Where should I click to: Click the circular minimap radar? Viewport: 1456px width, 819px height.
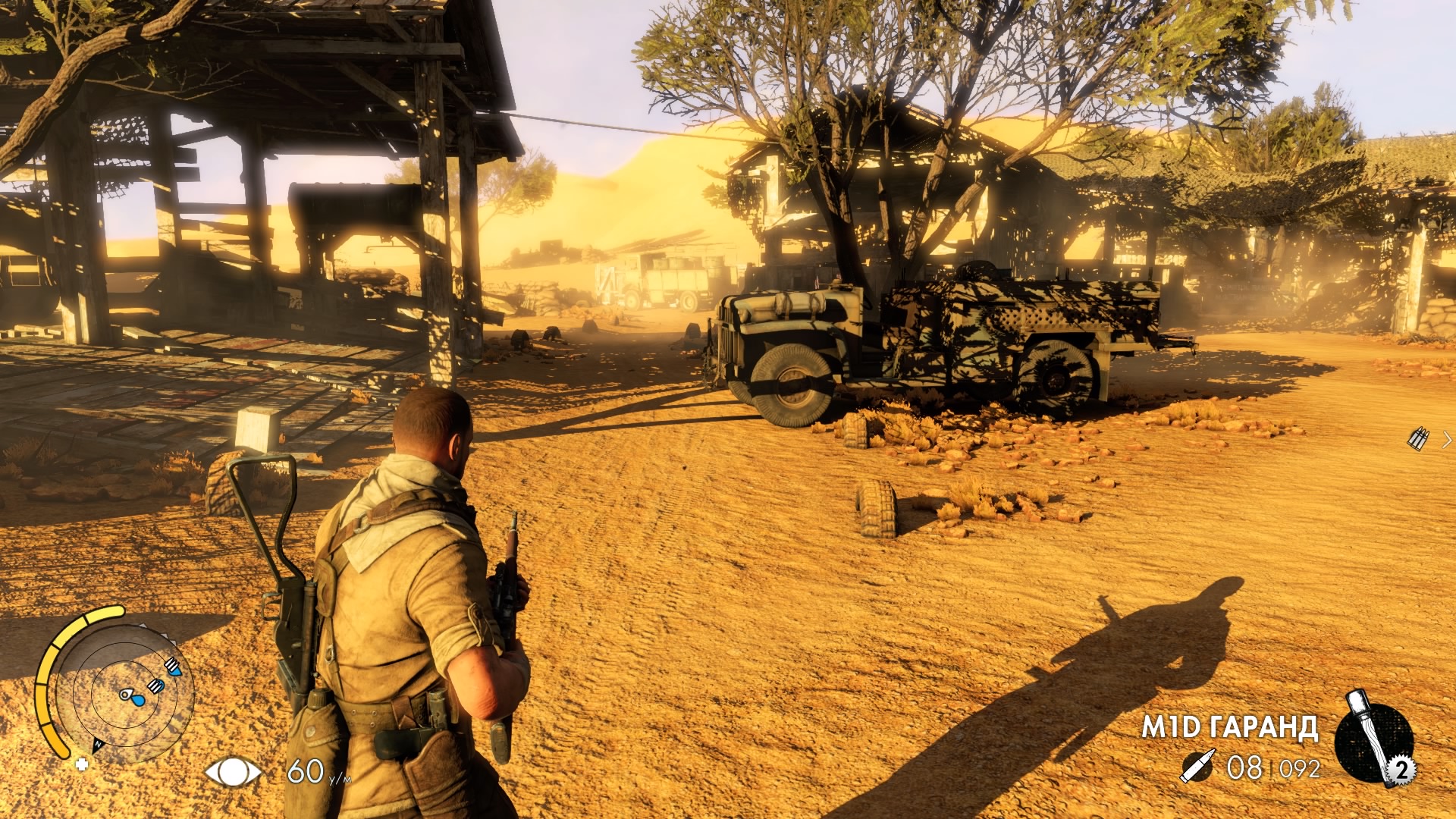[126, 692]
